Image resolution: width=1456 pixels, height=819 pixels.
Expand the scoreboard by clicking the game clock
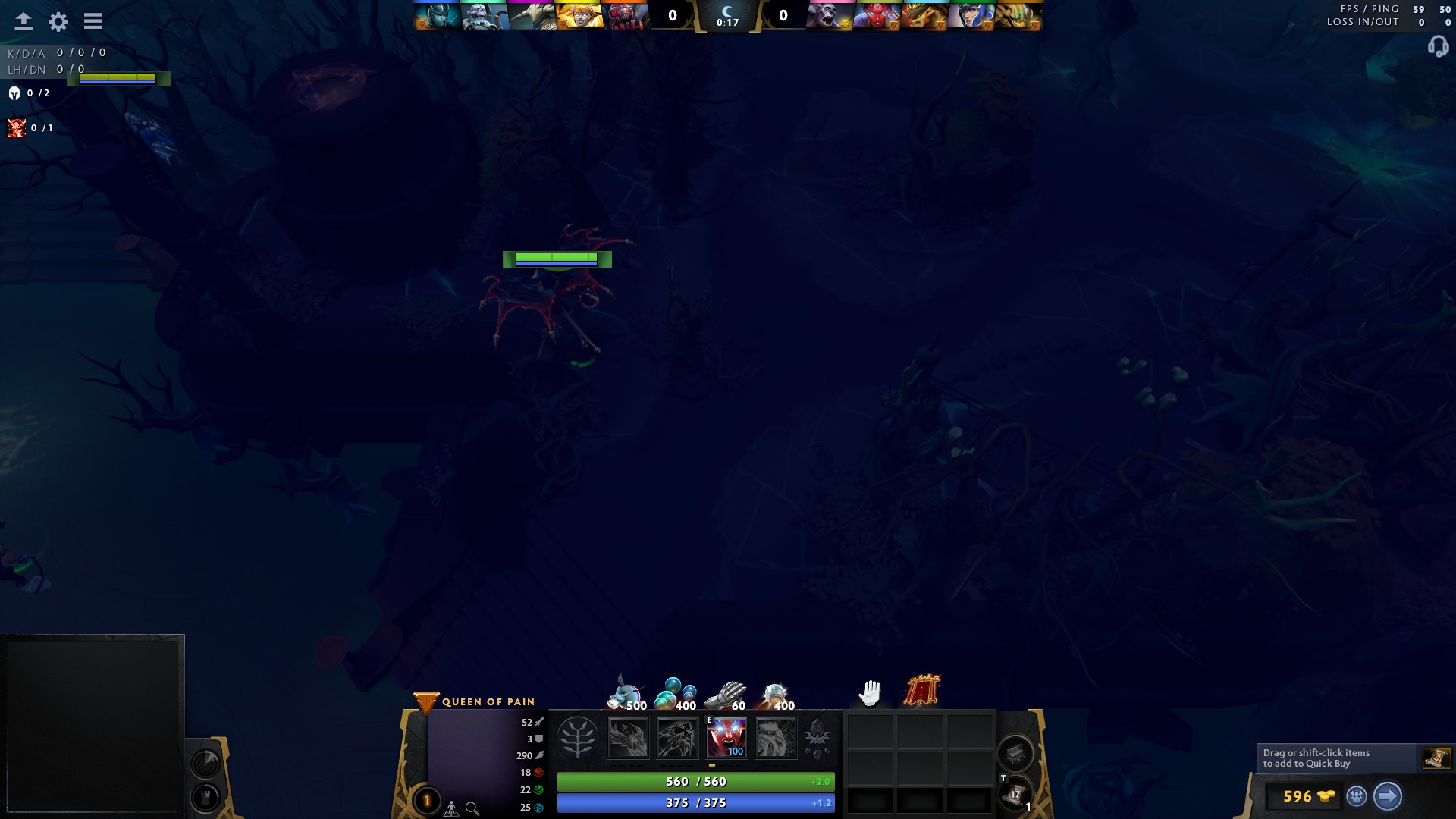pyautogui.click(x=728, y=20)
